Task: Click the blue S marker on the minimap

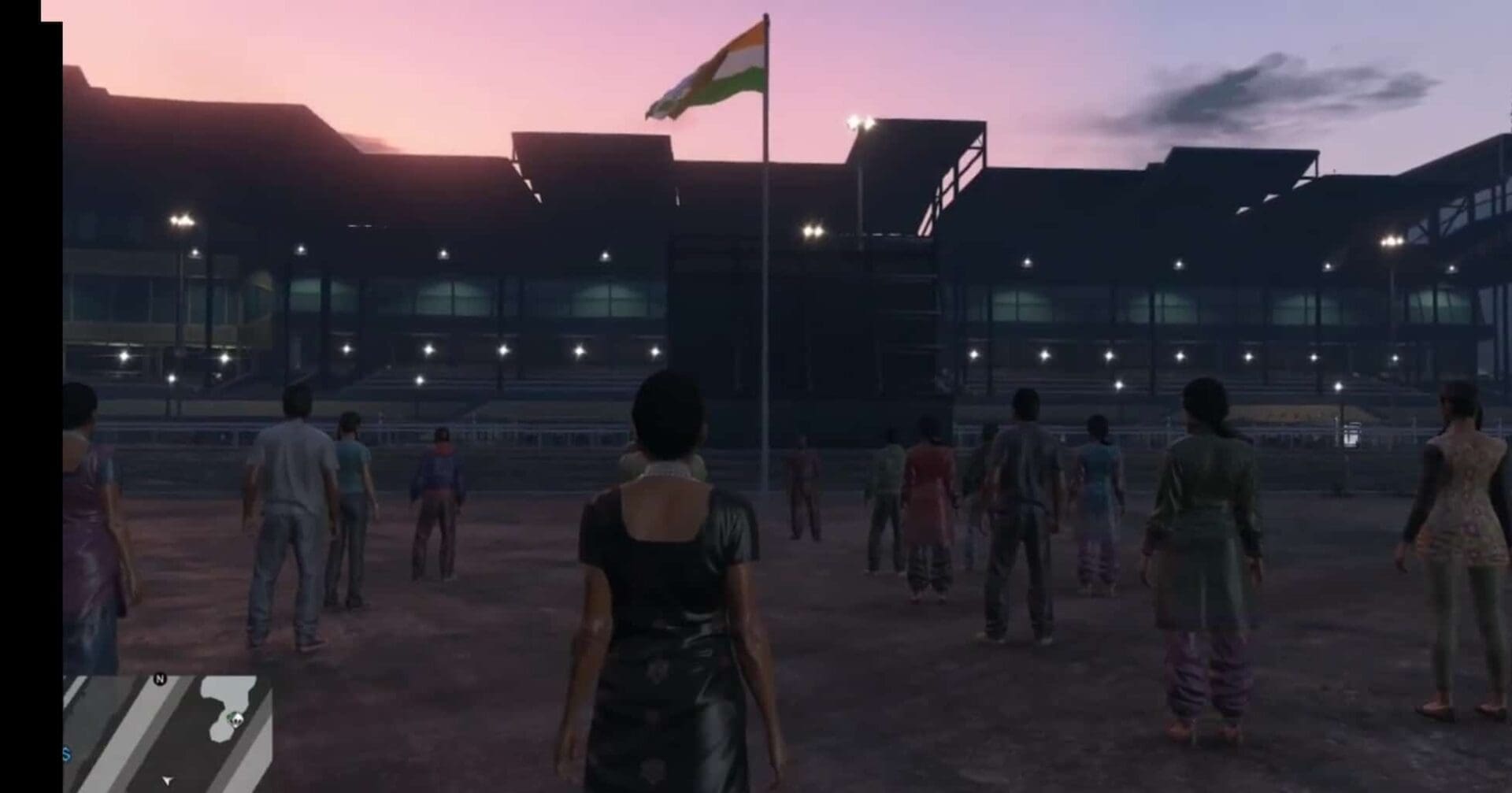Action: tap(67, 754)
